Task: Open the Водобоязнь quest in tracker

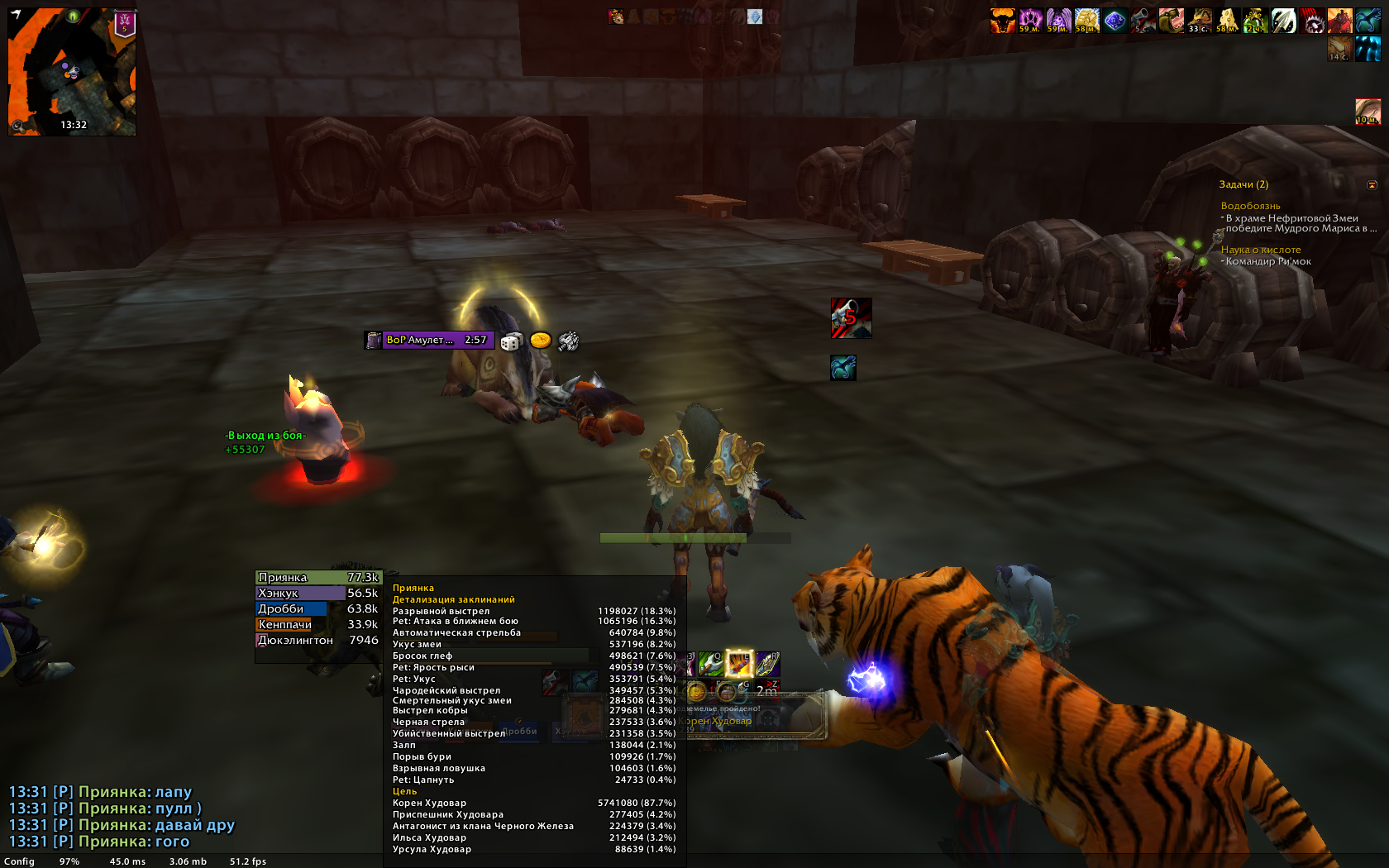Action: click(1250, 206)
